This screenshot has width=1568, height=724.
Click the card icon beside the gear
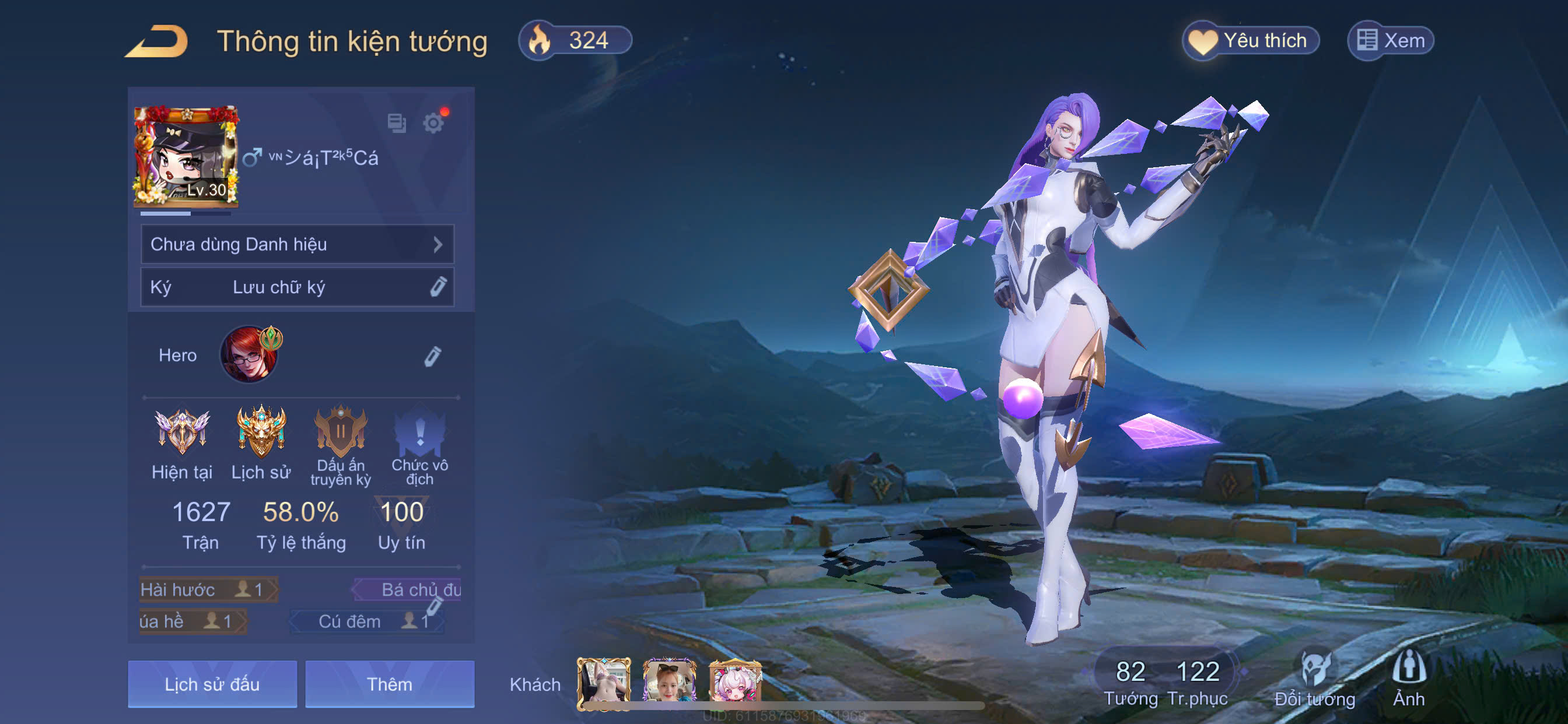[x=397, y=123]
